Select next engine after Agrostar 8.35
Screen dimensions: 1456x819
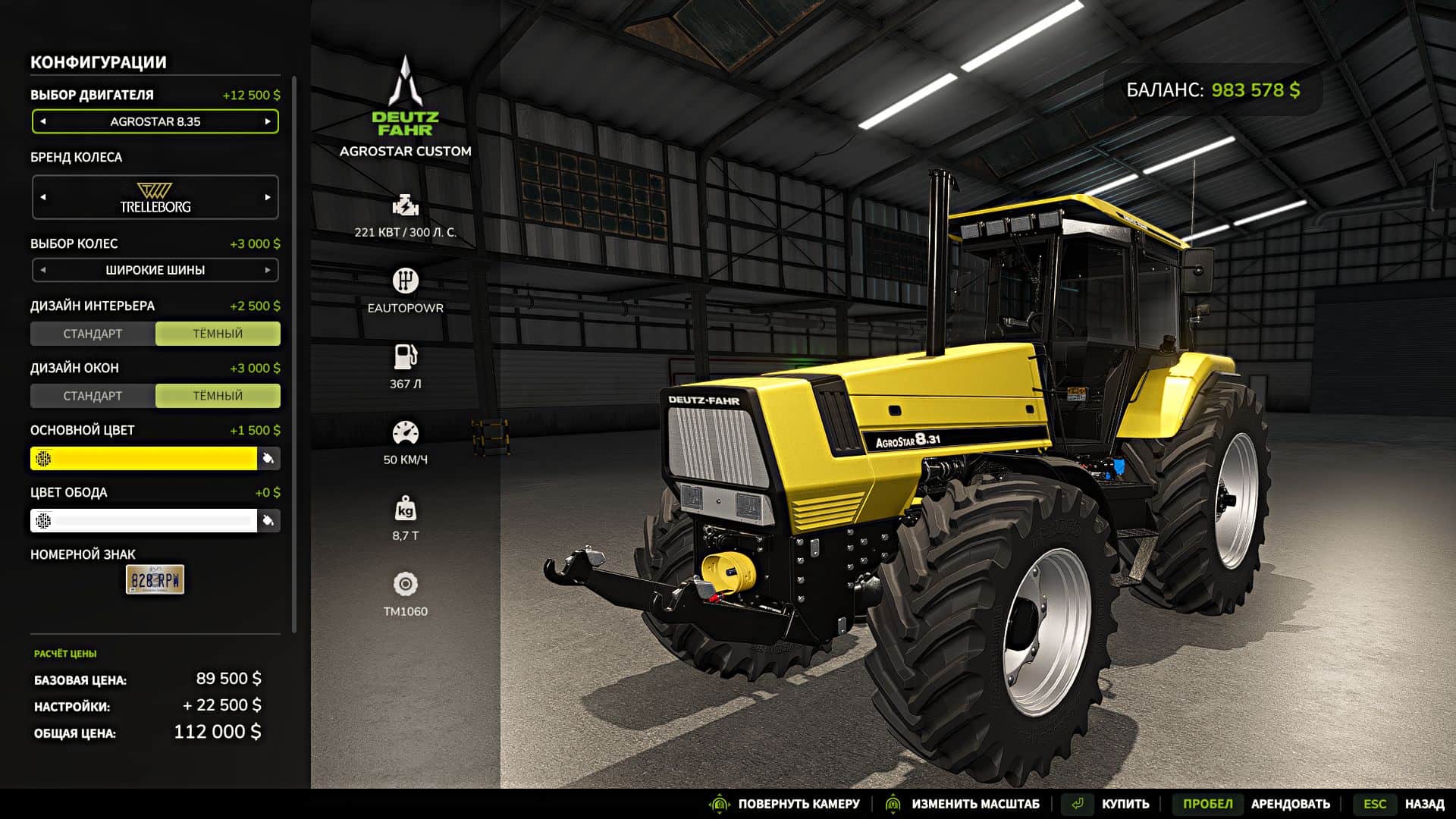click(268, 121)
